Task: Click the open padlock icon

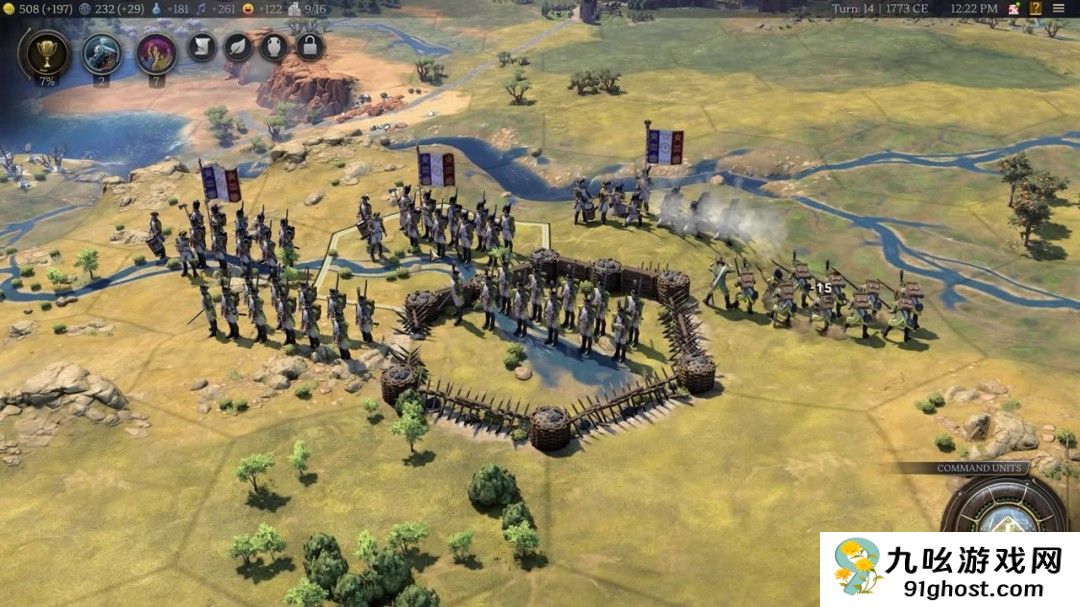Action: (310, 47)
